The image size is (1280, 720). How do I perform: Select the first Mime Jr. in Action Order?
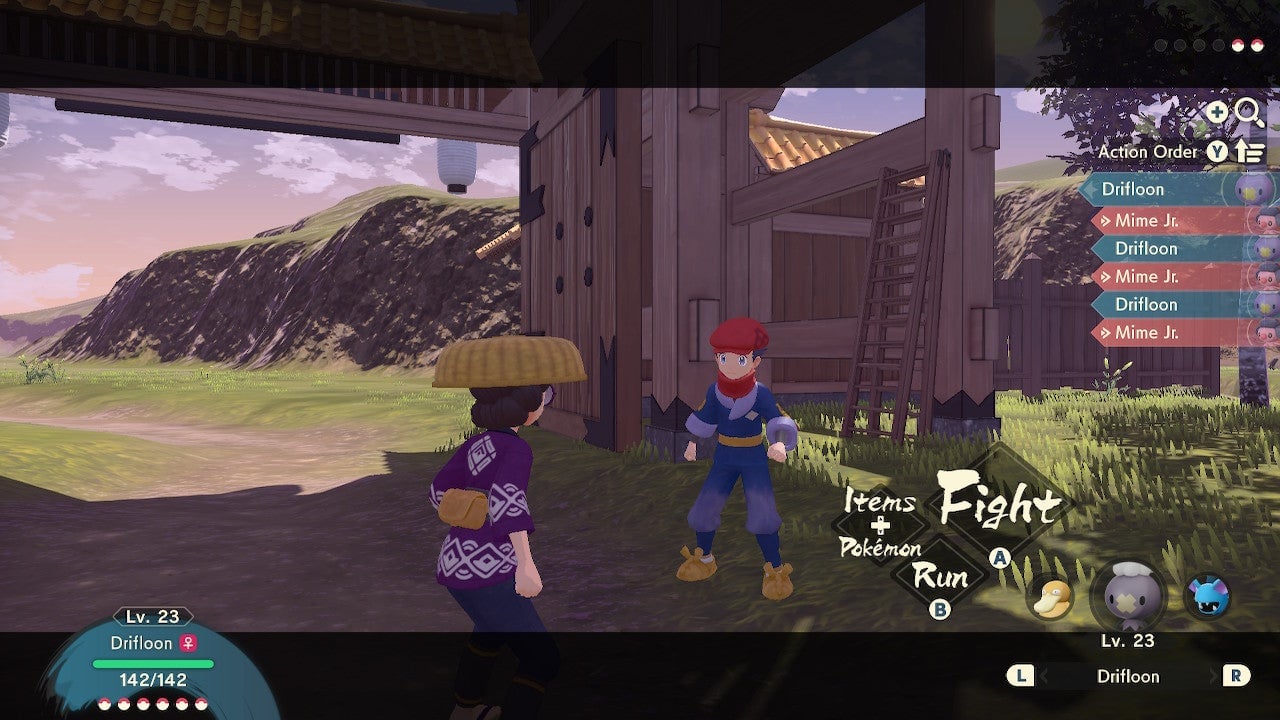tap(1160, 218)
